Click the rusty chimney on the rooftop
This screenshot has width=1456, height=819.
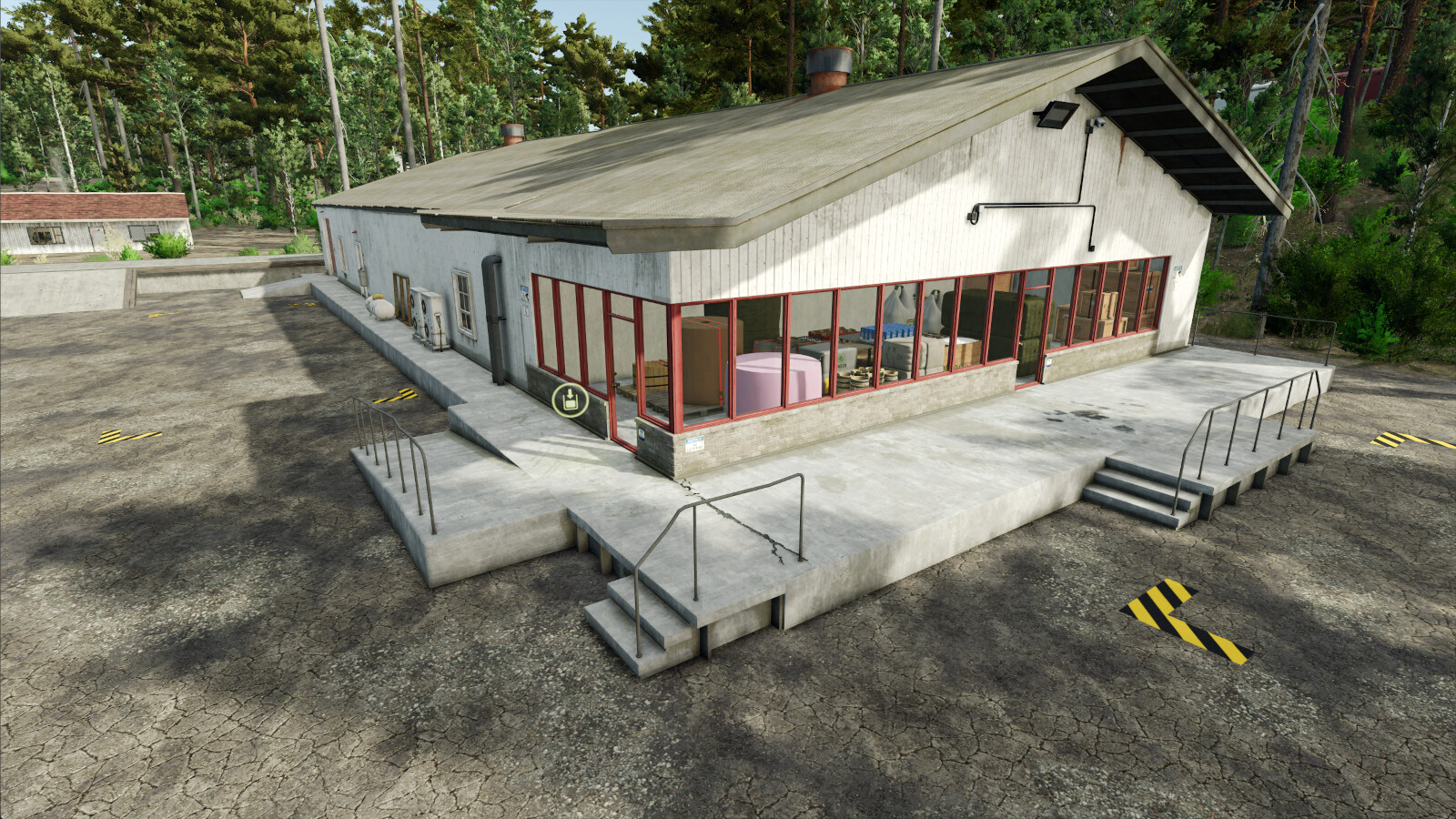pyautogui.click(x=828, y=68)
